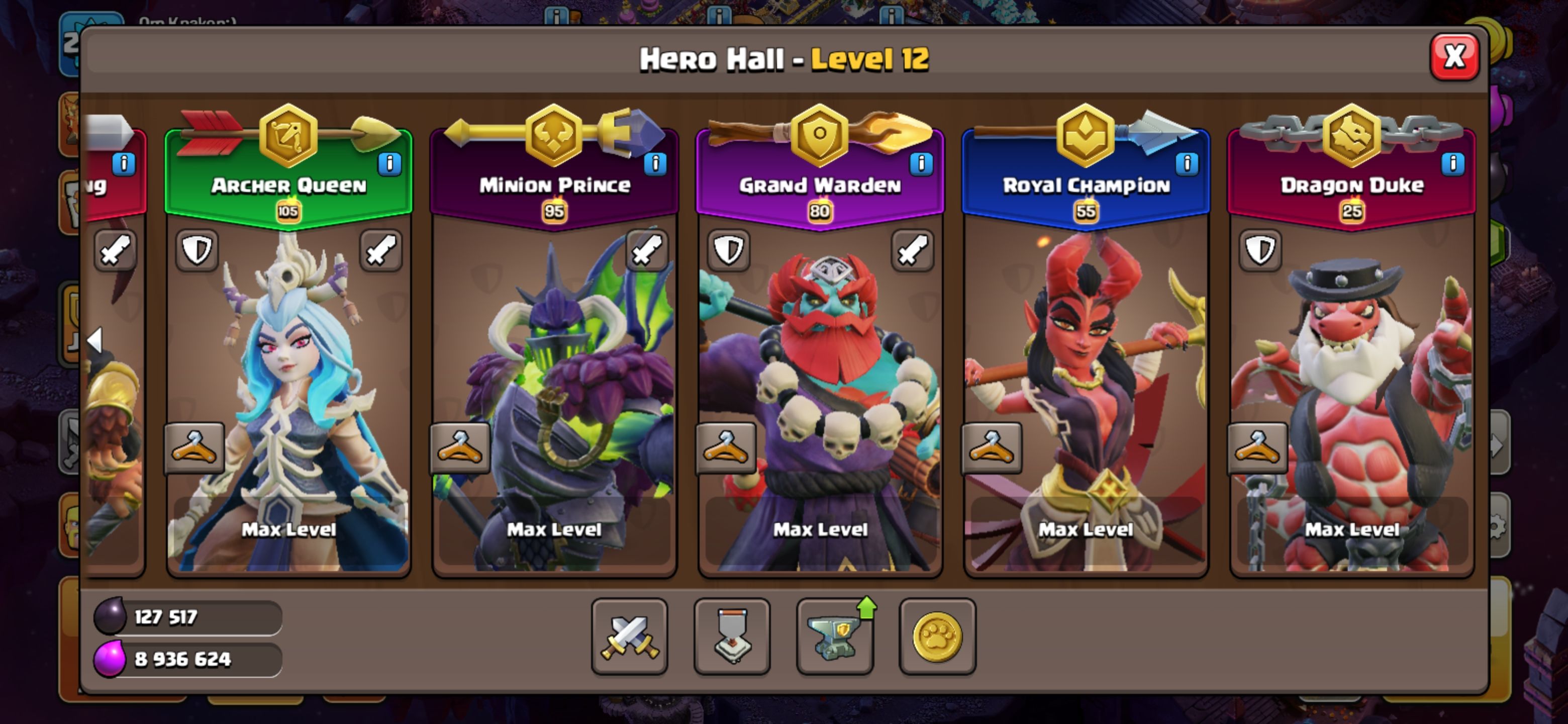Choose Royal Champion skin hanger

(x=991, y=448)
